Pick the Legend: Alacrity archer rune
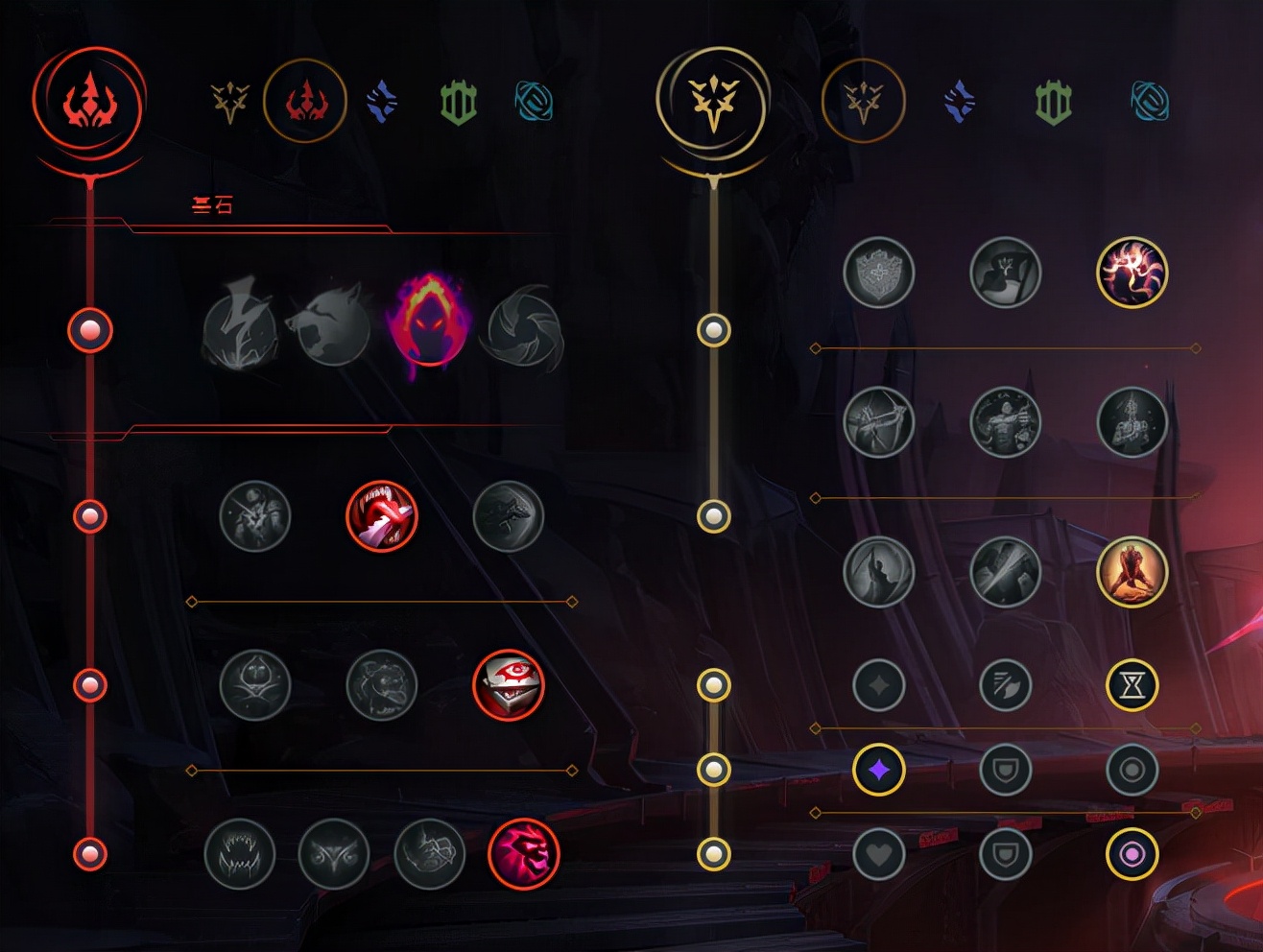The width and height of the screenshot is (1263, 952). (879, 422)
